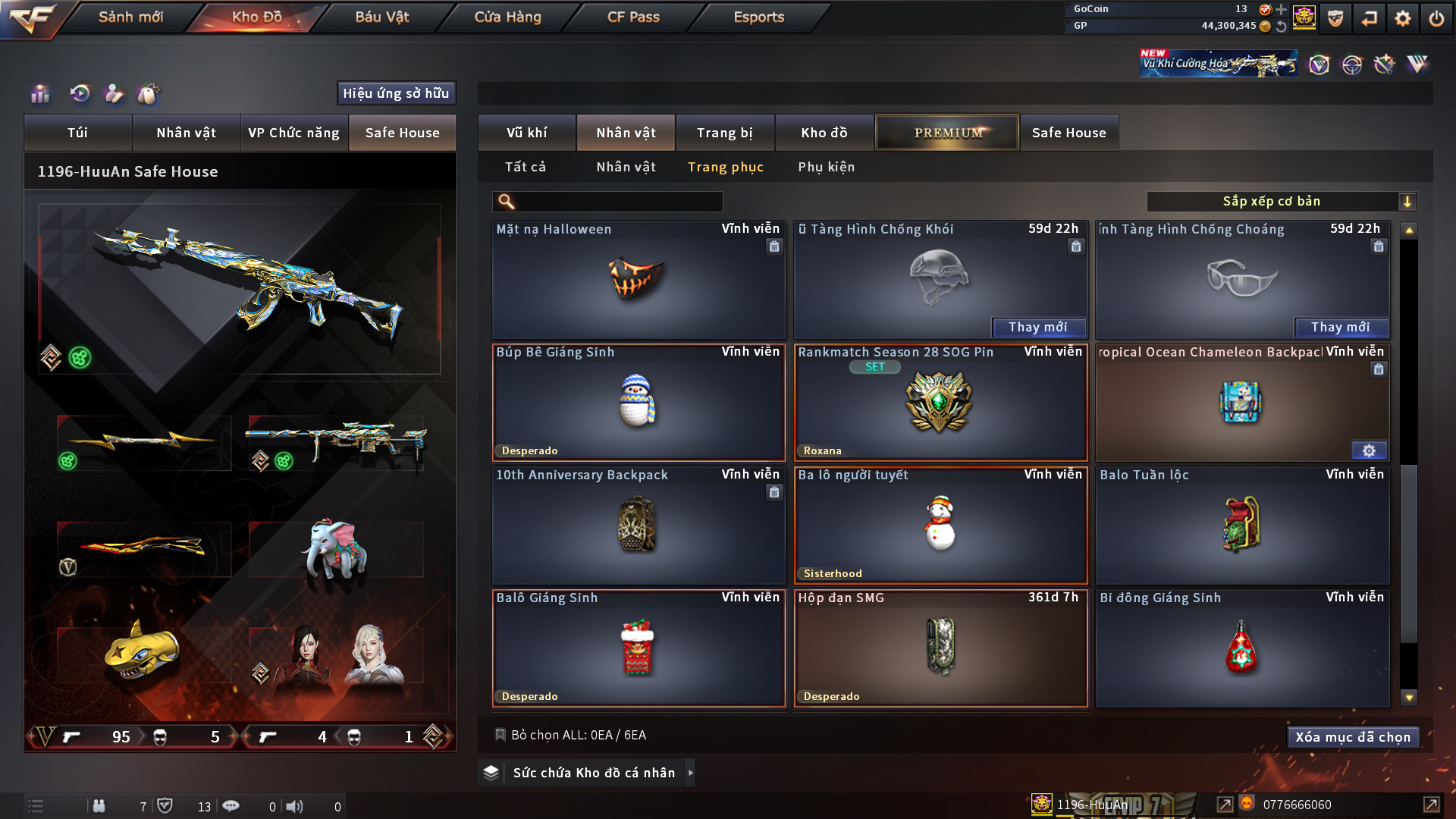
Task: Switch to the Vũ khí tab
Action: click(x=526, y=133)
